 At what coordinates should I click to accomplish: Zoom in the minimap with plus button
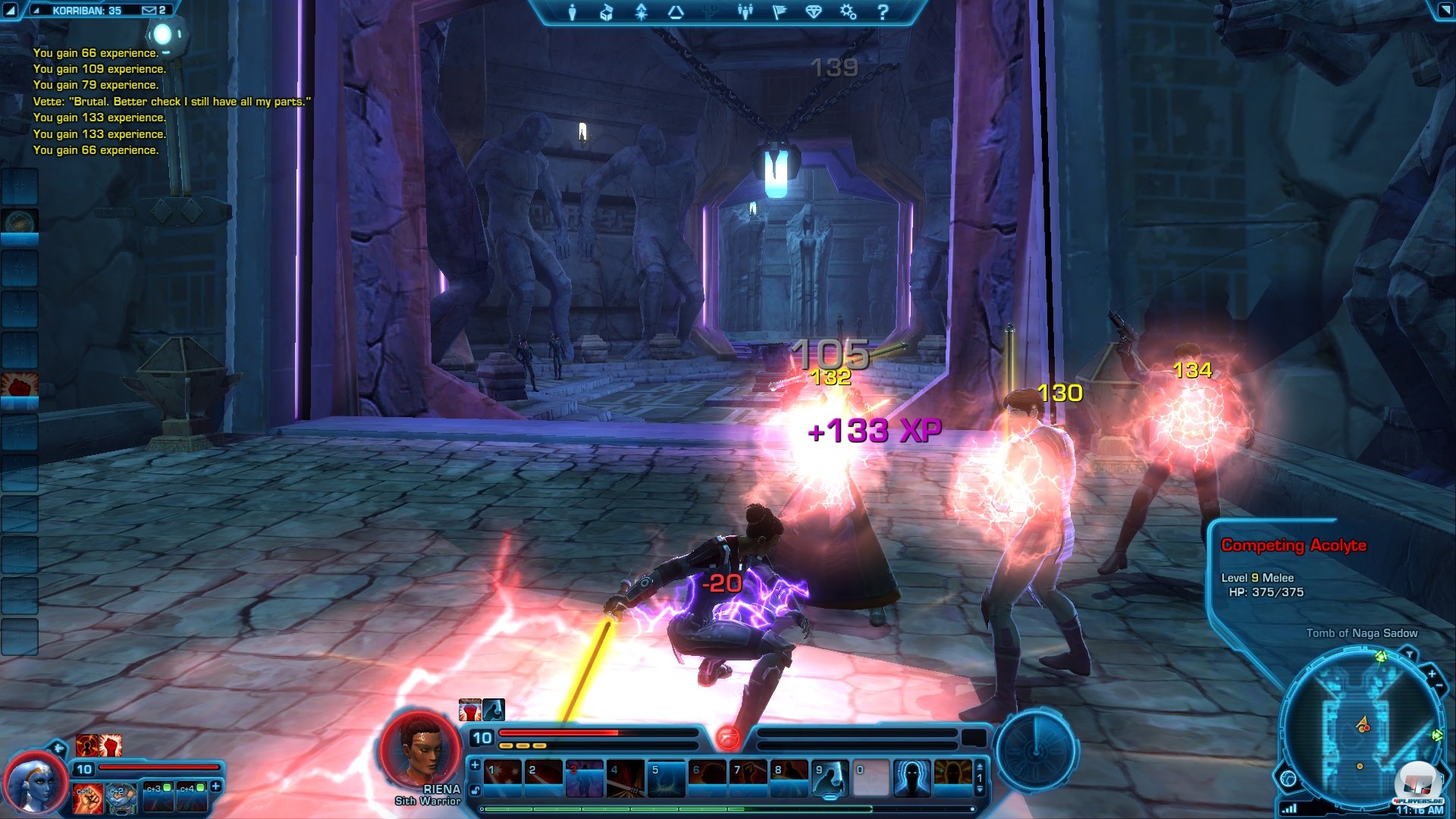[1431, 673]
